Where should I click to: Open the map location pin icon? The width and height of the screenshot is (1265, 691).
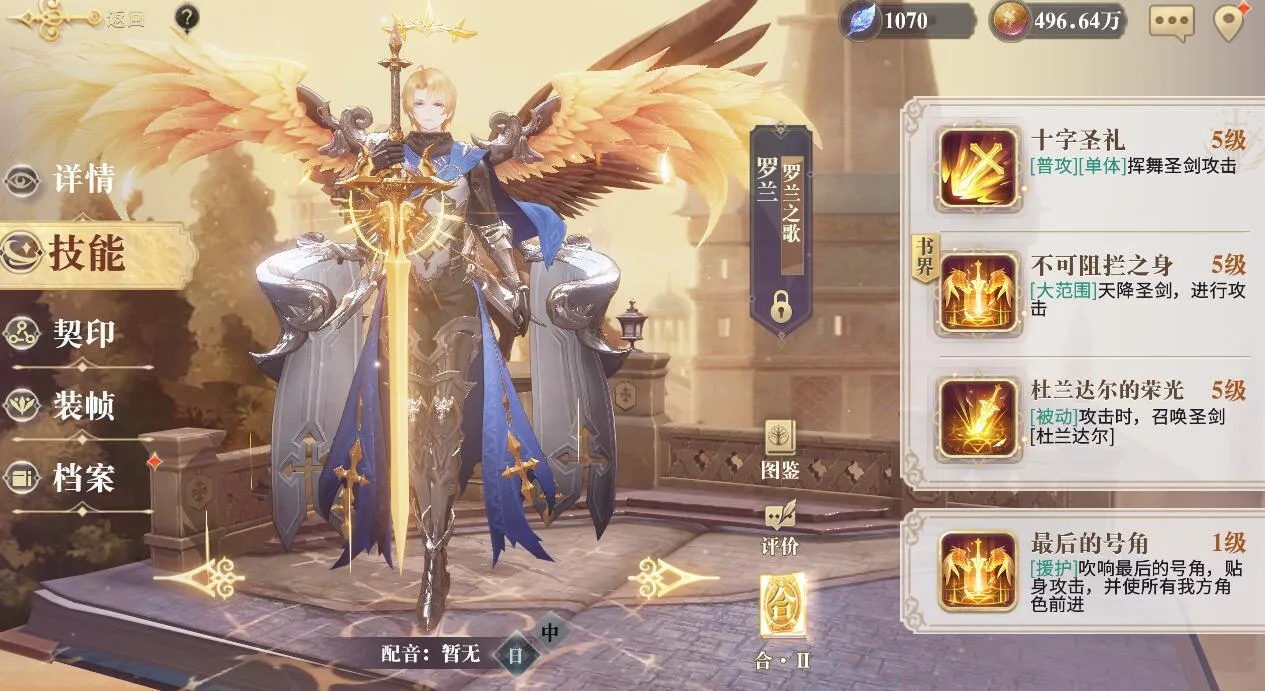coord(1230,22)
